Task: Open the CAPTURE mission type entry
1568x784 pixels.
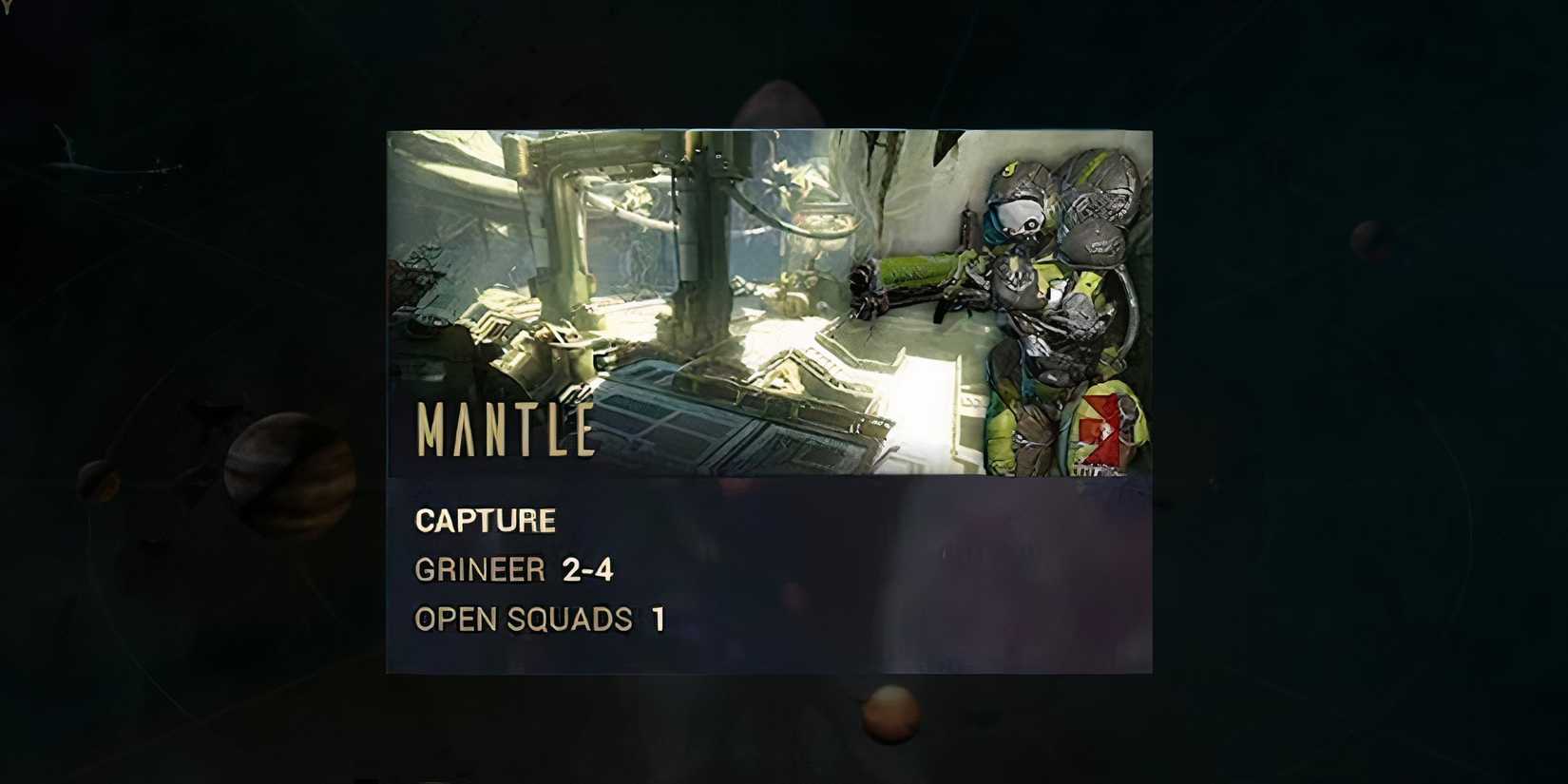Action: click(x=484, y=520)
